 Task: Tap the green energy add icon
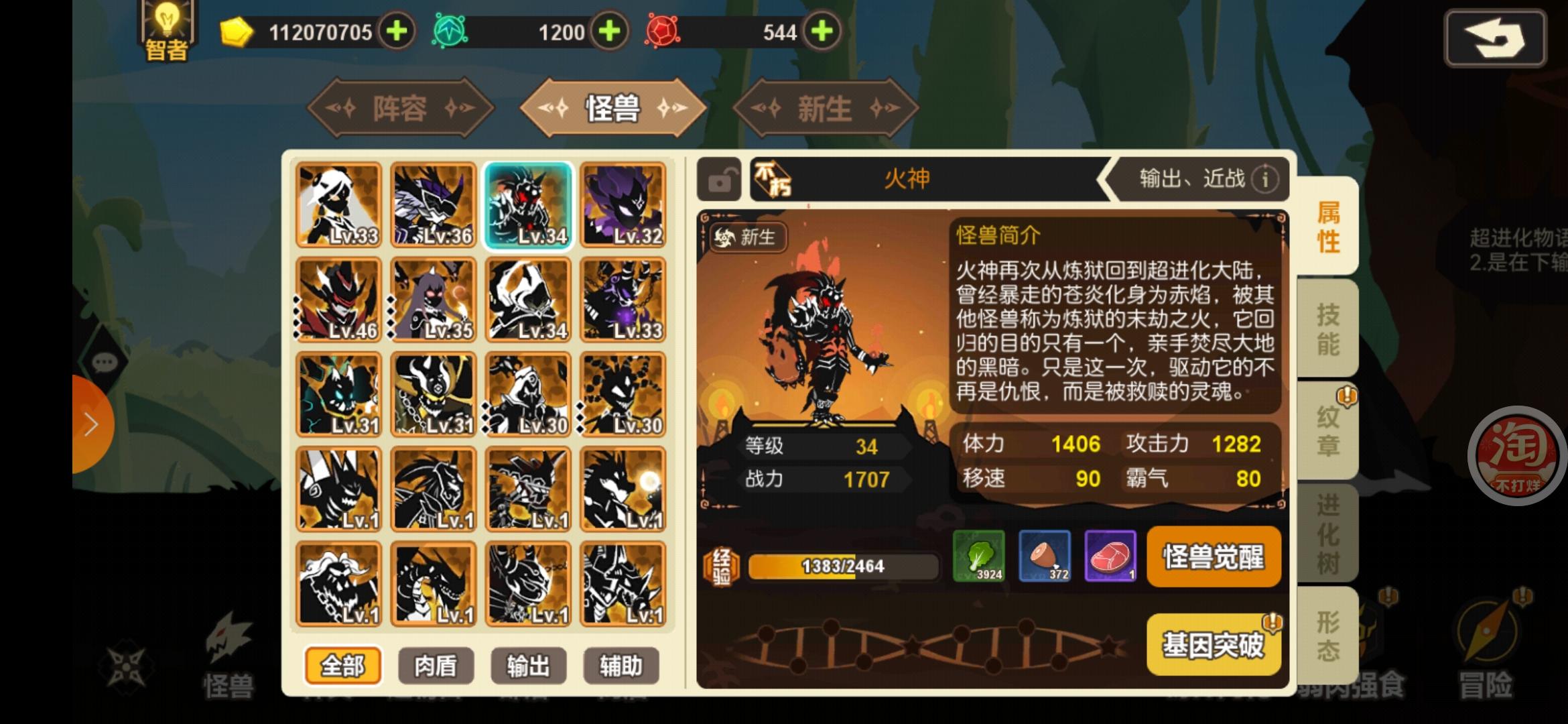pyautogui.click(x=608, y=31)
